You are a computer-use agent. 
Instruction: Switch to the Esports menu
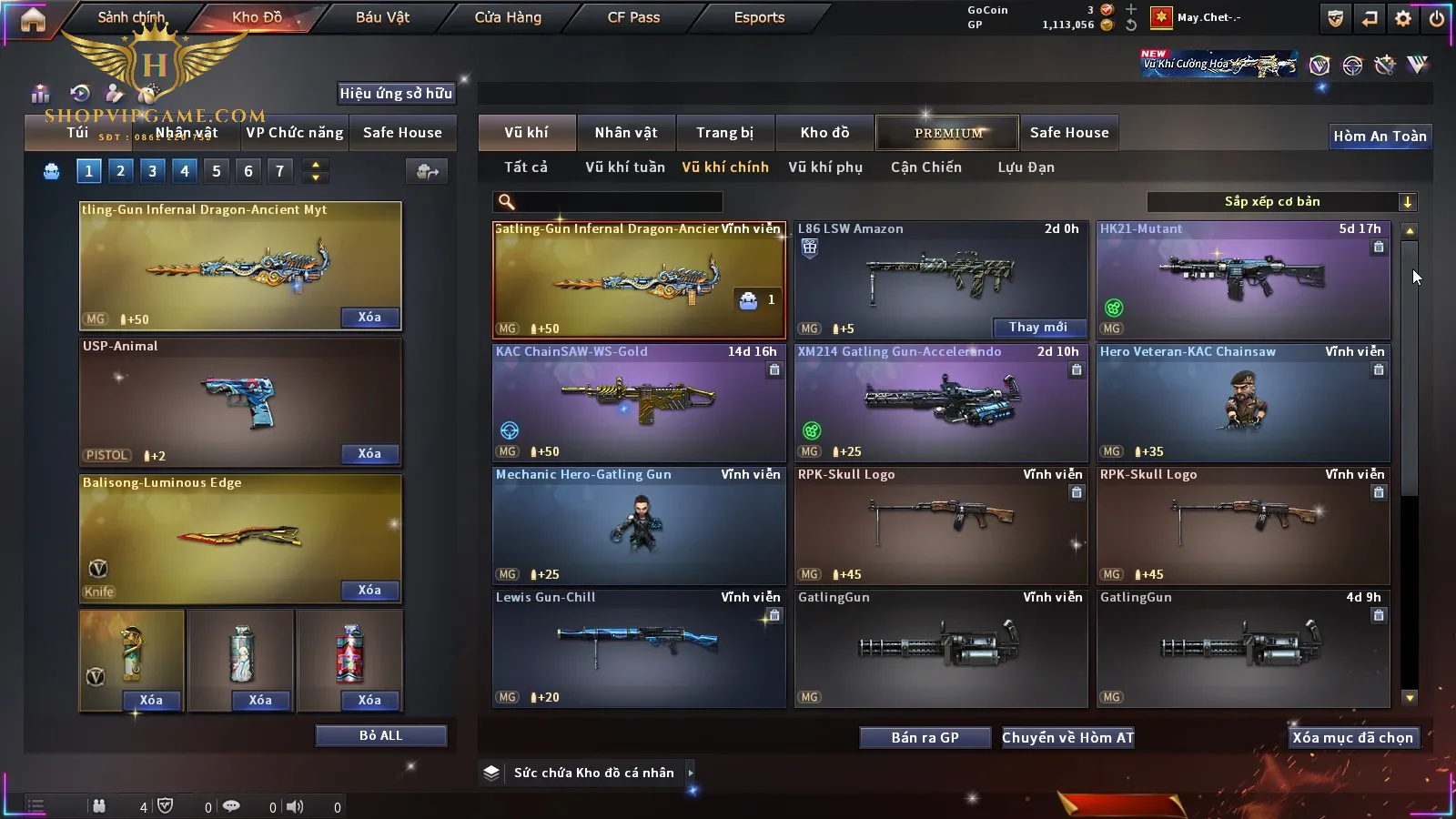pos(759,17)
